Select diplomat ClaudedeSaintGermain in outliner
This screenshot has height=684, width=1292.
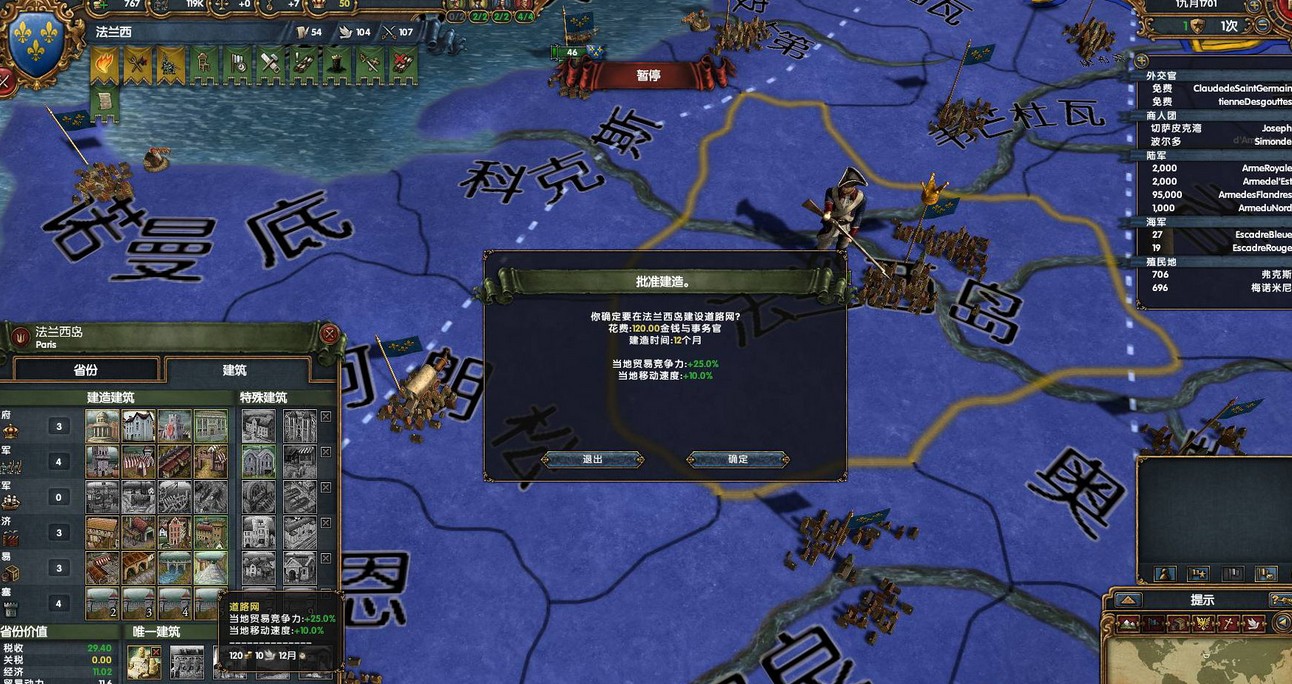(1214, 88)
